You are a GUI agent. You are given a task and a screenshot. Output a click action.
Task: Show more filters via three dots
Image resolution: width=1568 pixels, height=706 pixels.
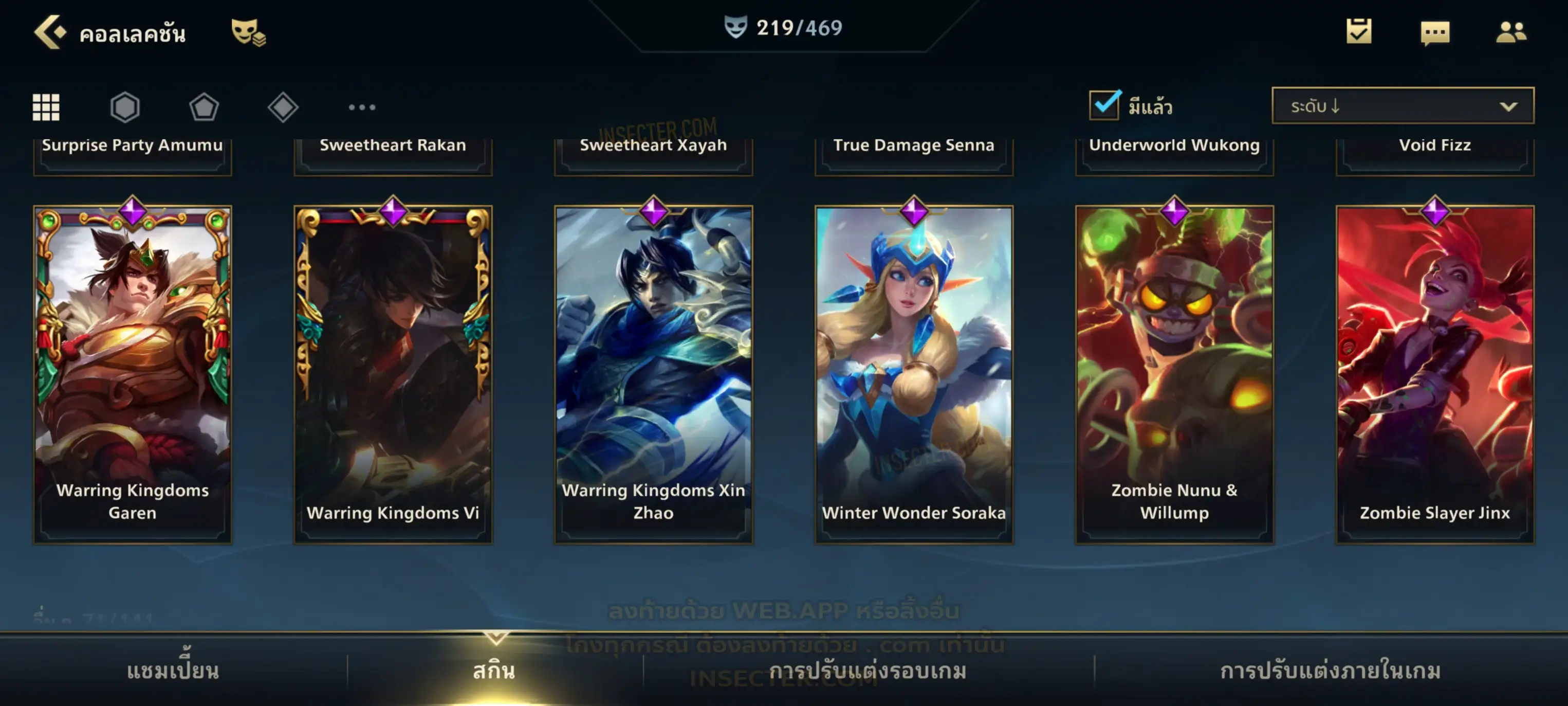[x=362, y=107]
